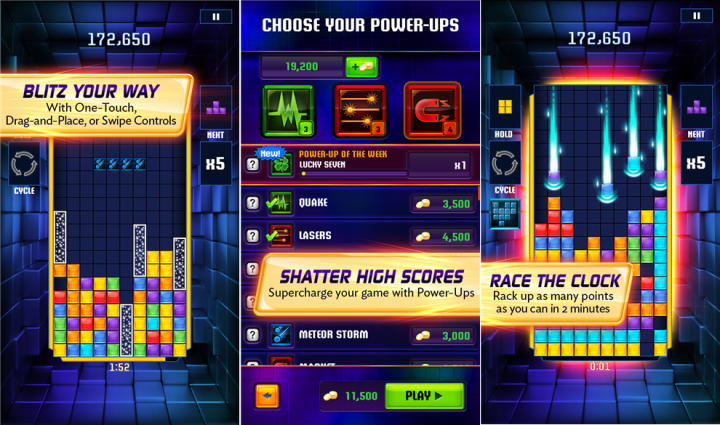720x425 pixels.
Task: Add more coins with the green plus button
Action: click(361, 67)
